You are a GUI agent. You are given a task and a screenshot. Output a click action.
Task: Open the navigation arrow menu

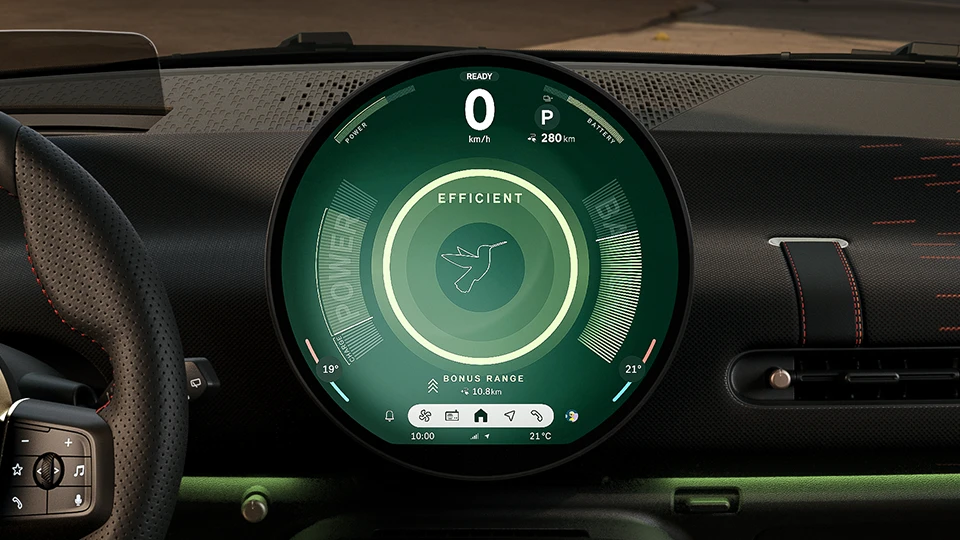509,415
